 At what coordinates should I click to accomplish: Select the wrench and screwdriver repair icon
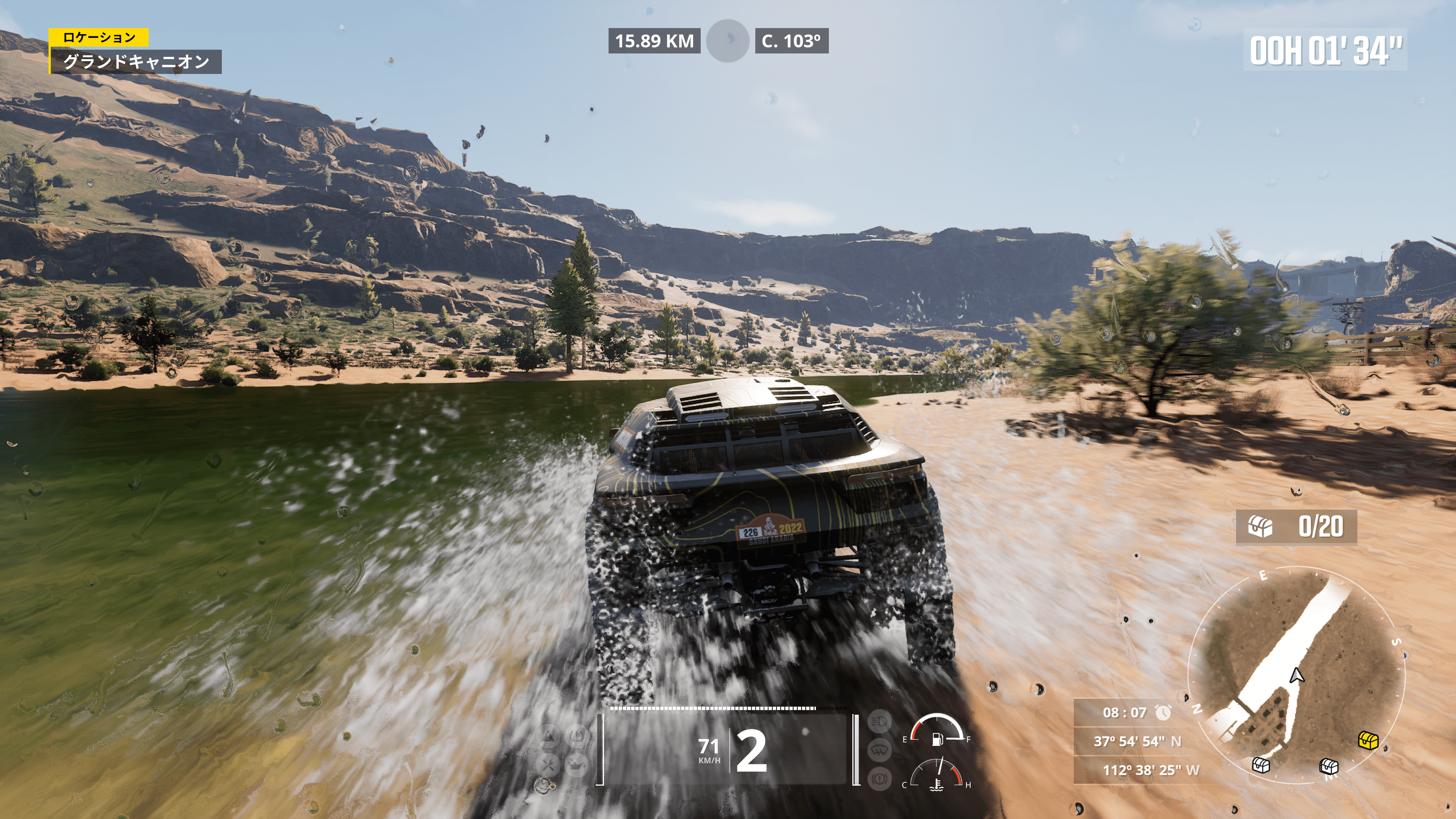pyautogui.click(x=547, y=766)
